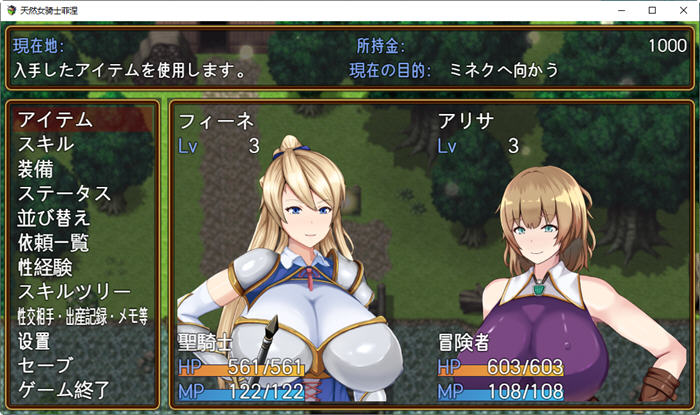
Task: Select ゲーム終了 to end game
Action: point(63,390)
